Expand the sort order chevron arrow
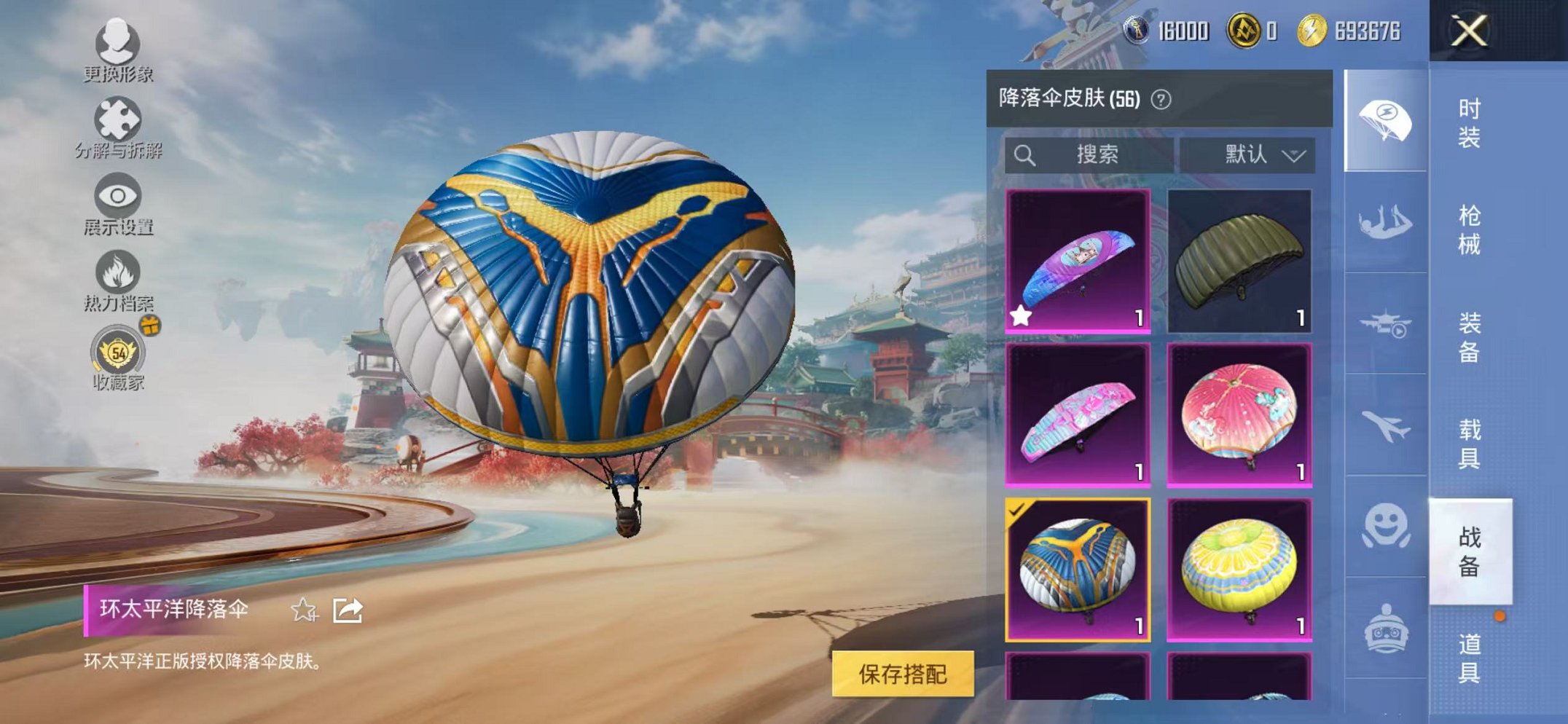 (1295, 154)
